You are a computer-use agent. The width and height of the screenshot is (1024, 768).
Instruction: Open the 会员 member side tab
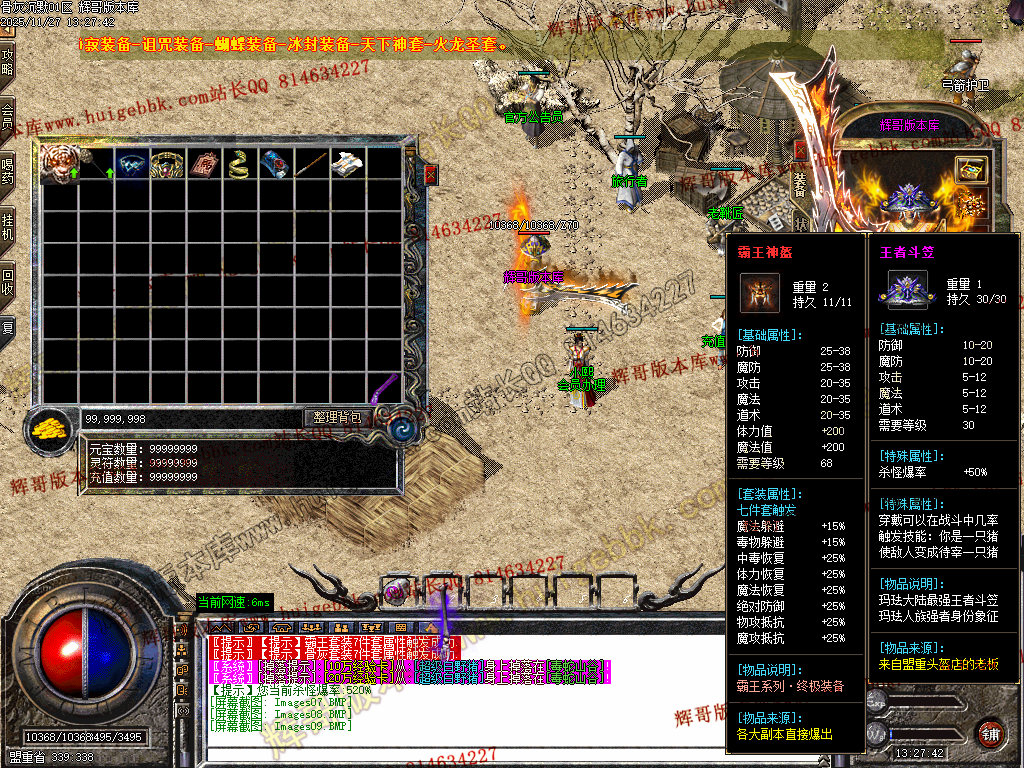(8, 117)
